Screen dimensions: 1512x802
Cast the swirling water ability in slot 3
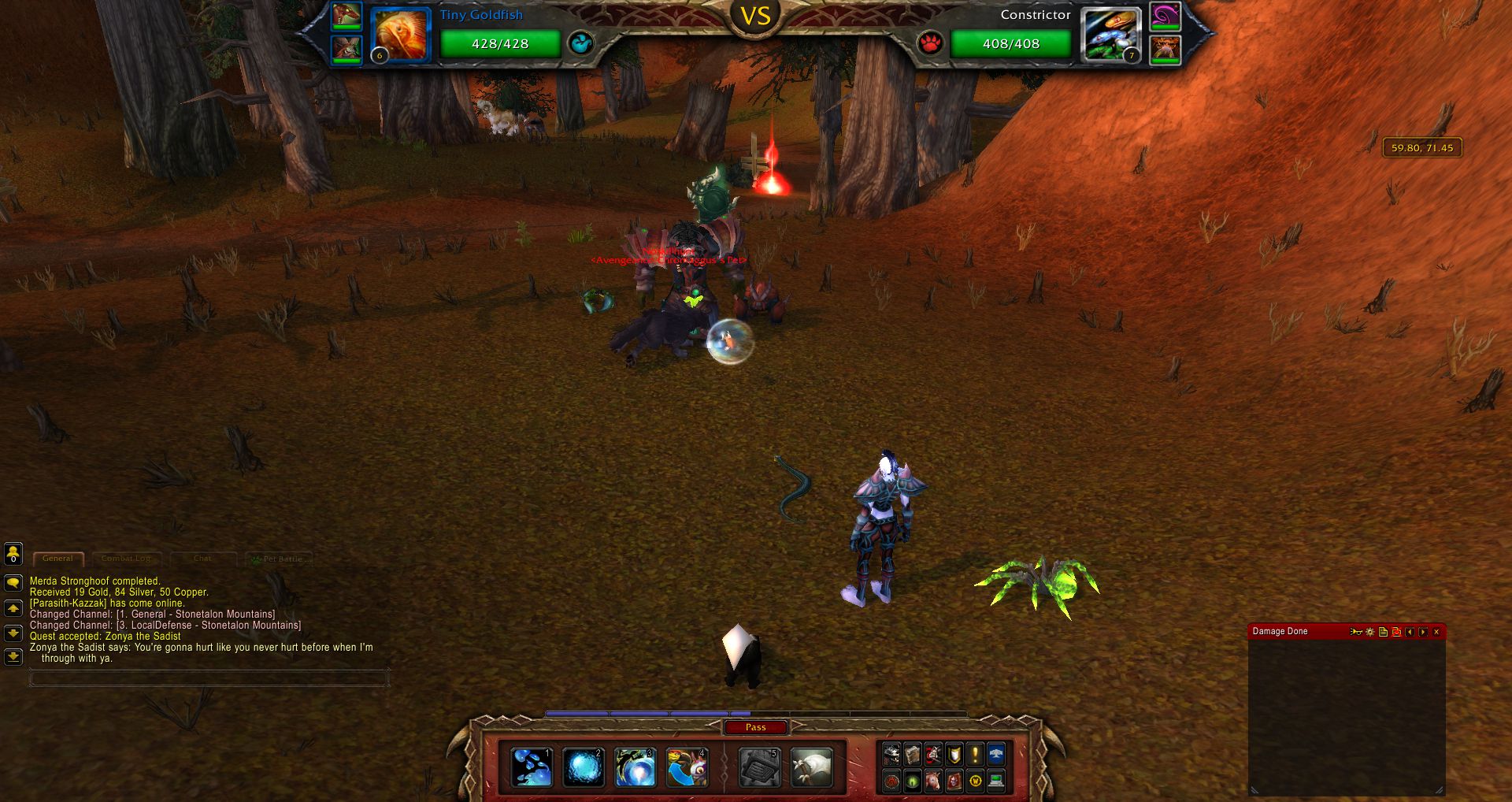[x=635, y=767]
